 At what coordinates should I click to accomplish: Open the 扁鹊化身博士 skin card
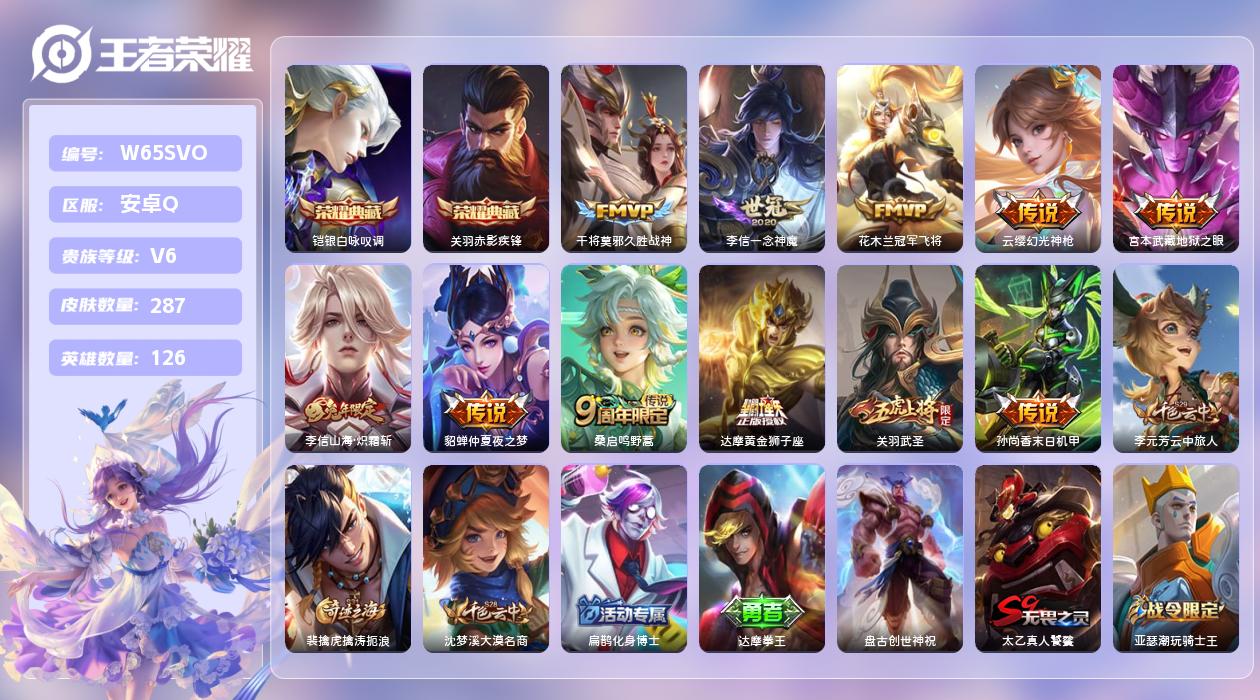tap(624, 558)
